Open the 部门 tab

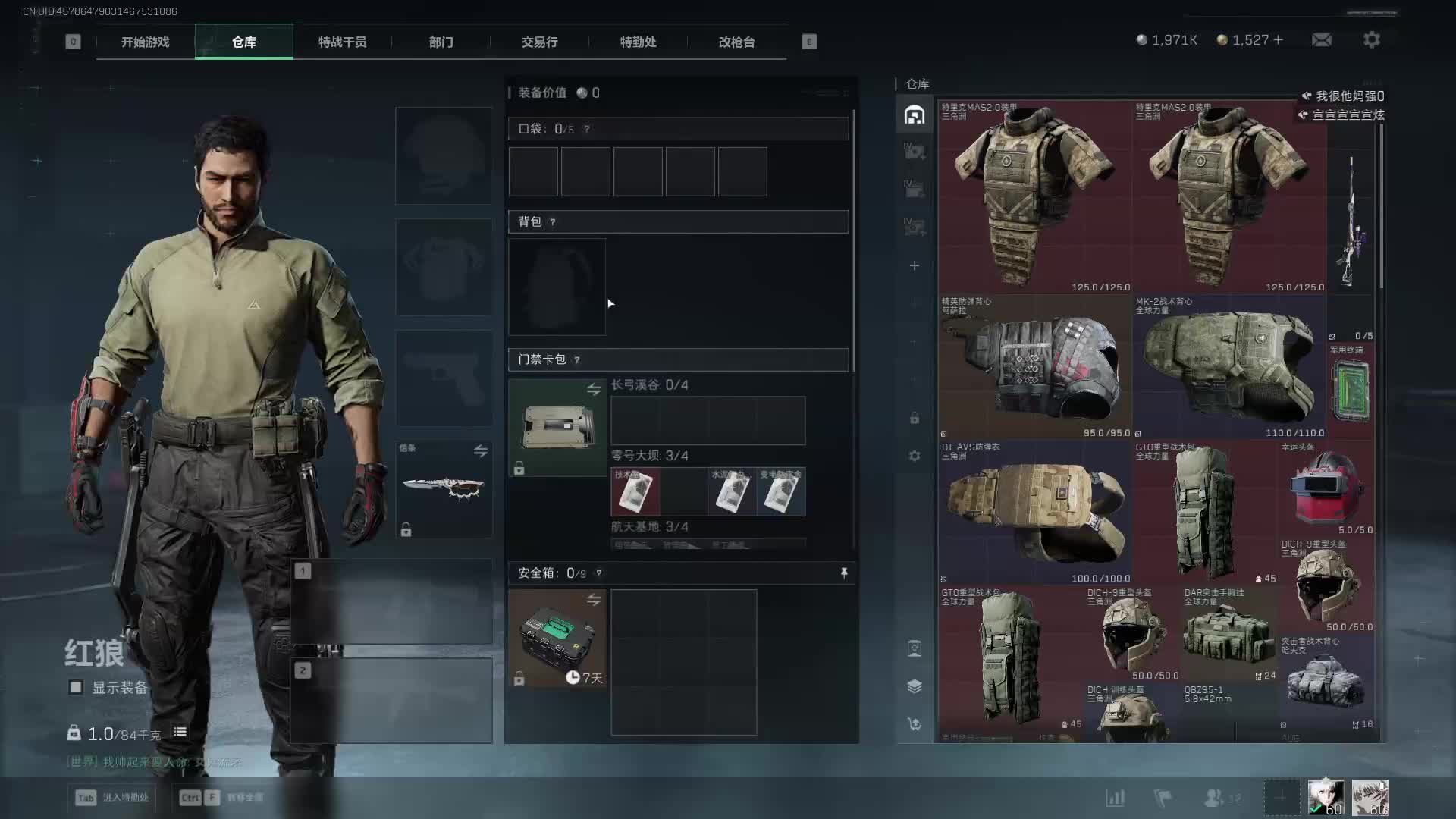coord(441,42)
